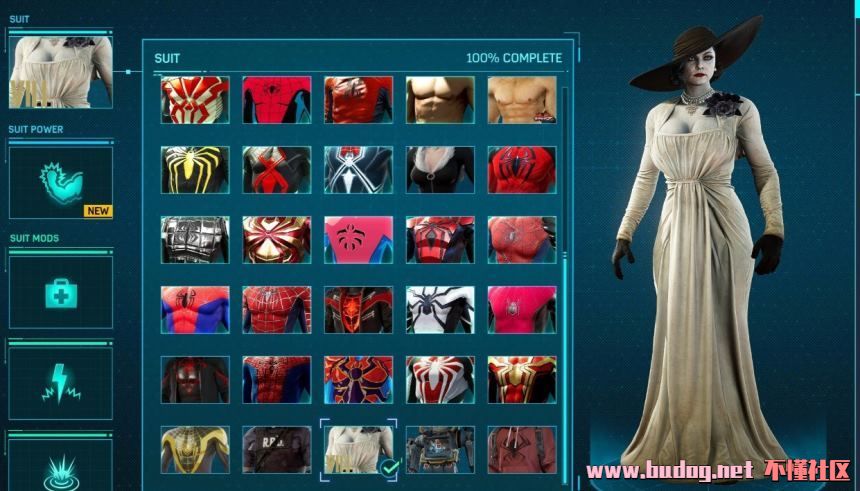
Task: Select the lightning bolt suit mod slot
Action: (61, 383)
